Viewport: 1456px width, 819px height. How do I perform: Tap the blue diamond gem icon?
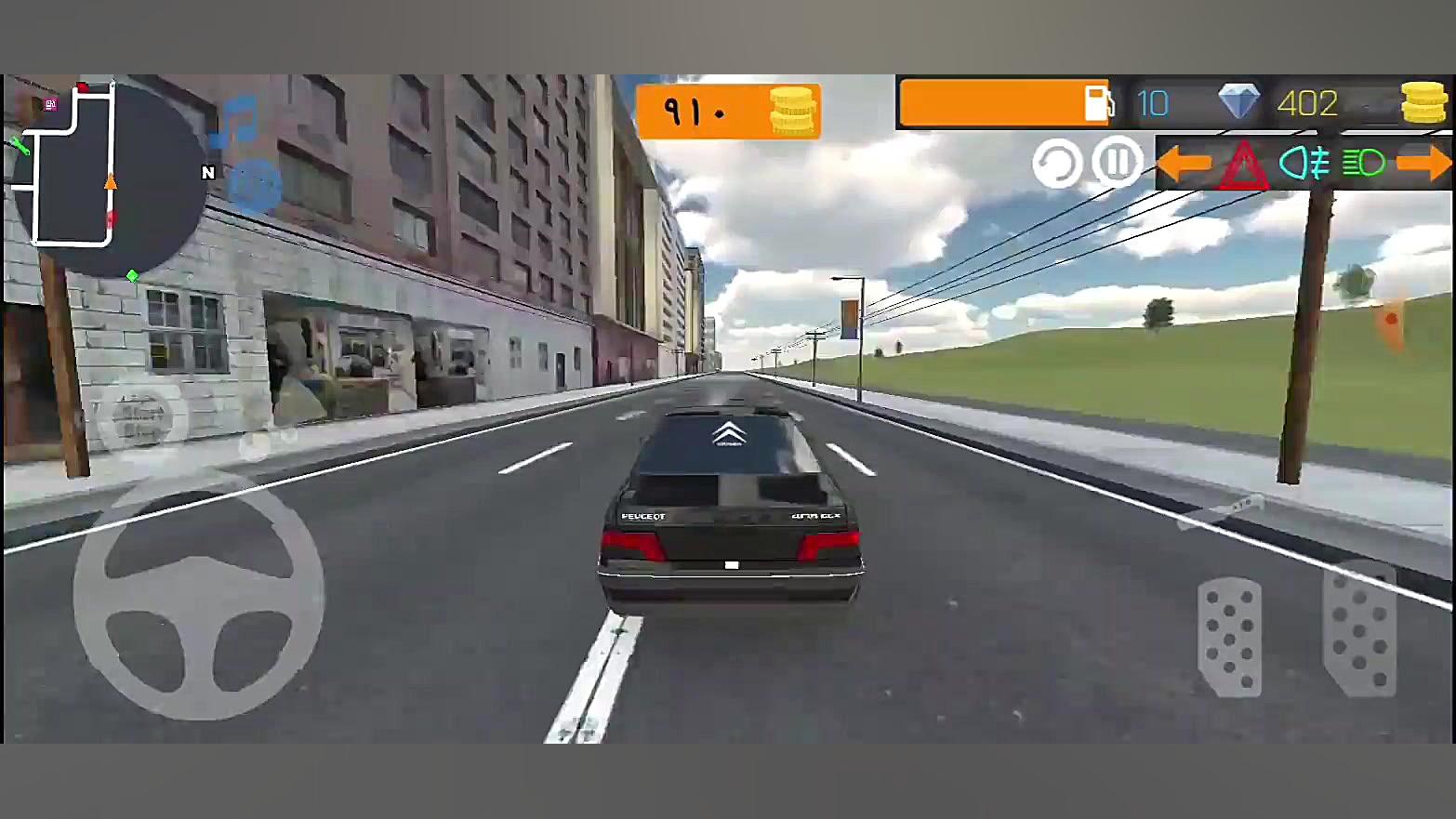point(1238,101)
